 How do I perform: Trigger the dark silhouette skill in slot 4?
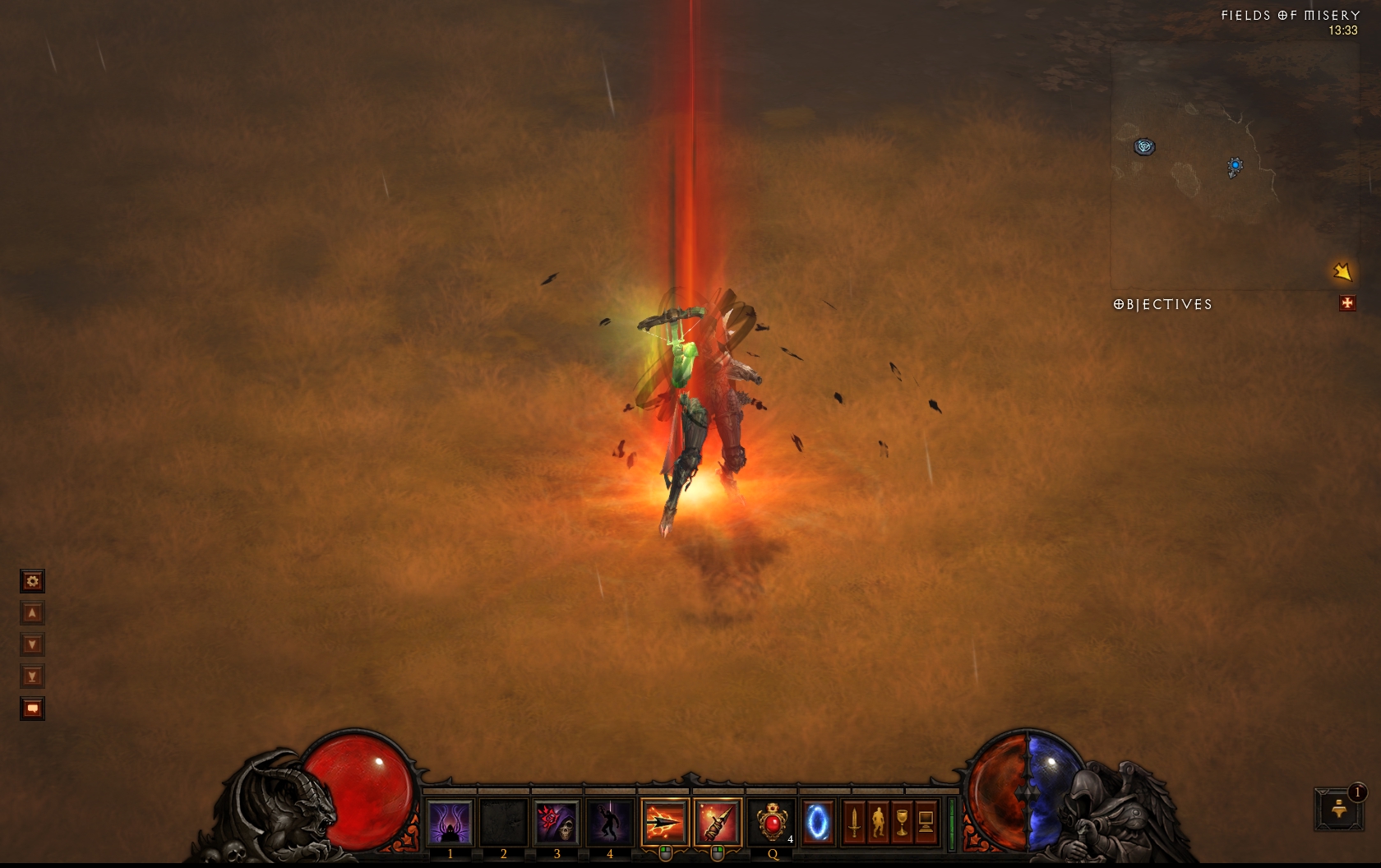coord(610,822)
